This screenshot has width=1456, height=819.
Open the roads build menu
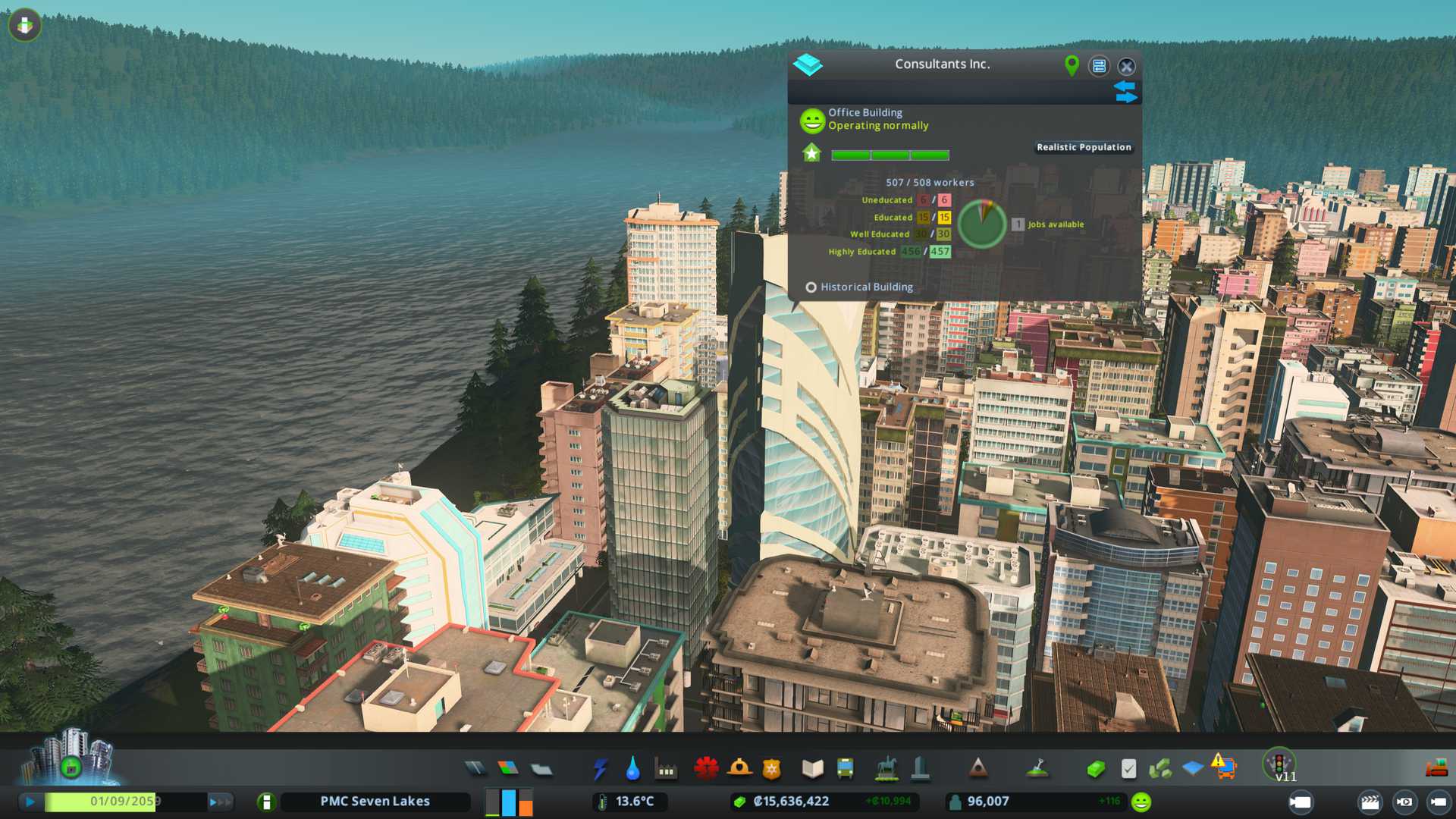pos(475,769)
